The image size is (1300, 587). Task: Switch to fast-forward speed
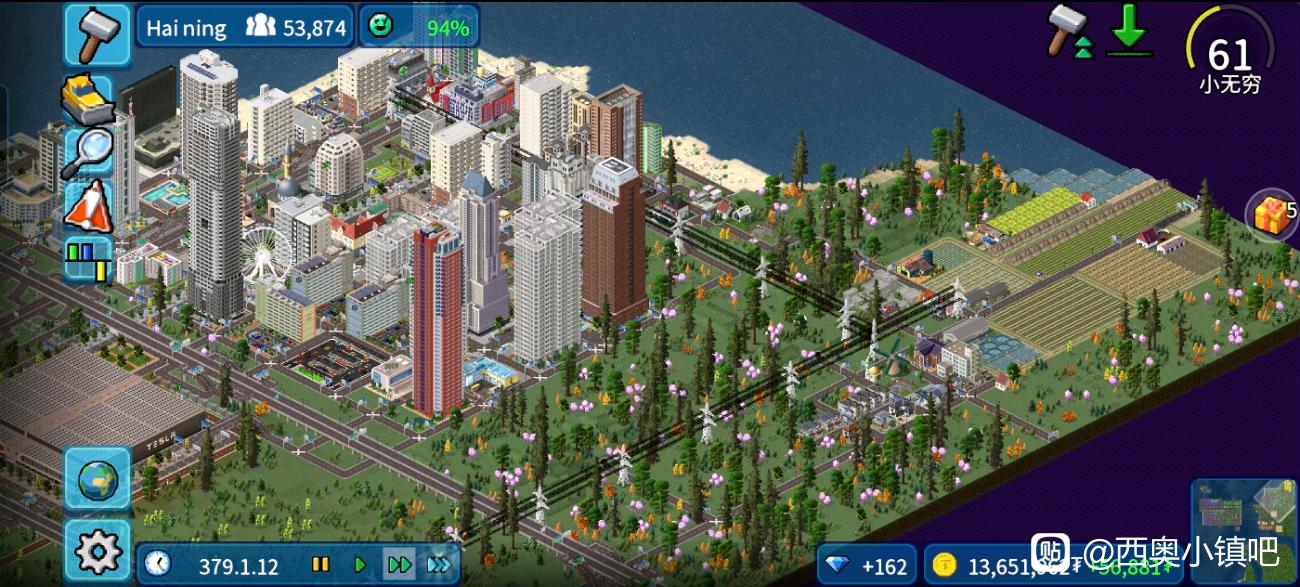click(399, 565)
